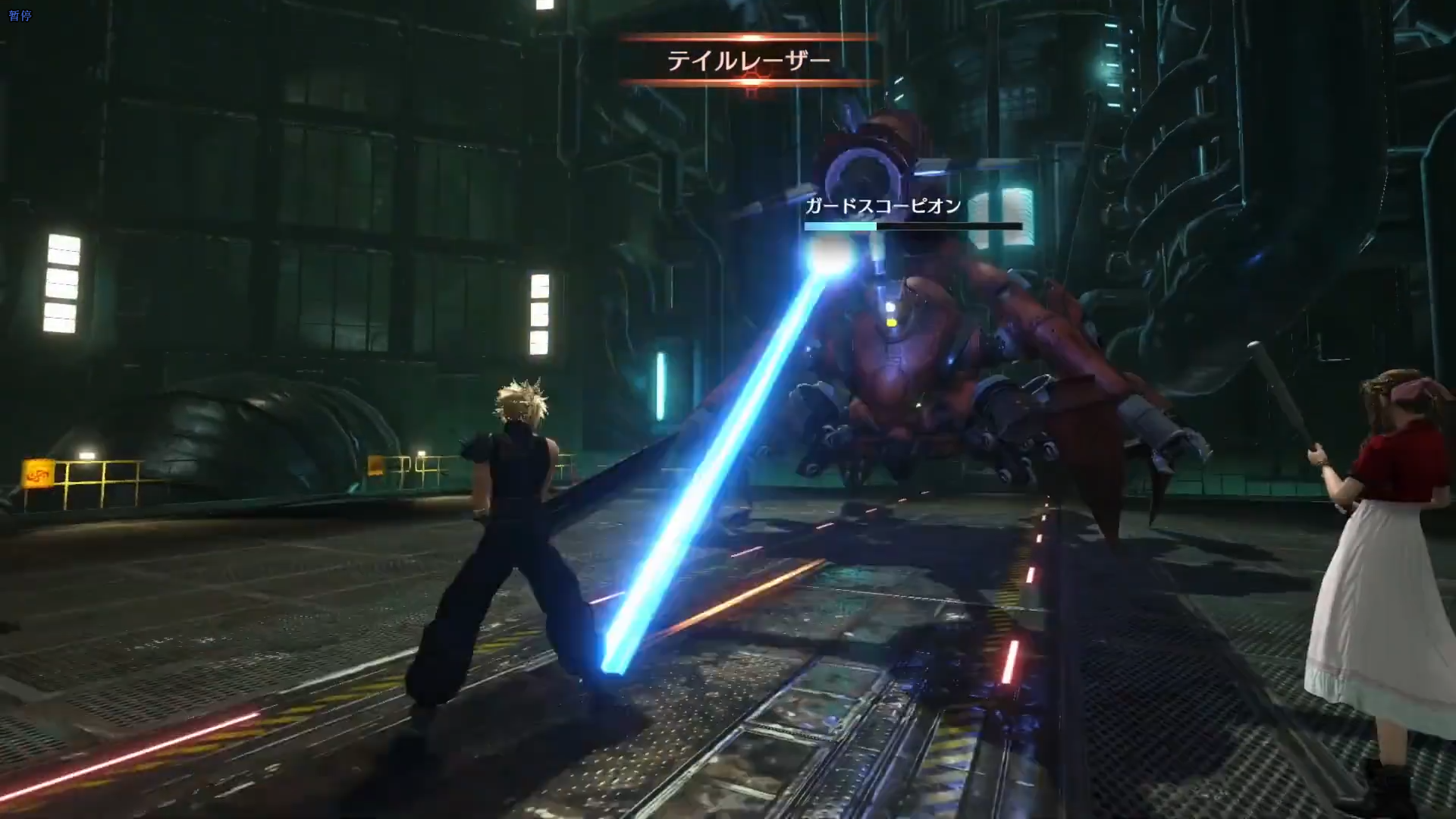Viewport: 1456px width, 819px height.
Task: Click the blinking yellow light on the scorpion's chest
Action: (x=891, y=322)
